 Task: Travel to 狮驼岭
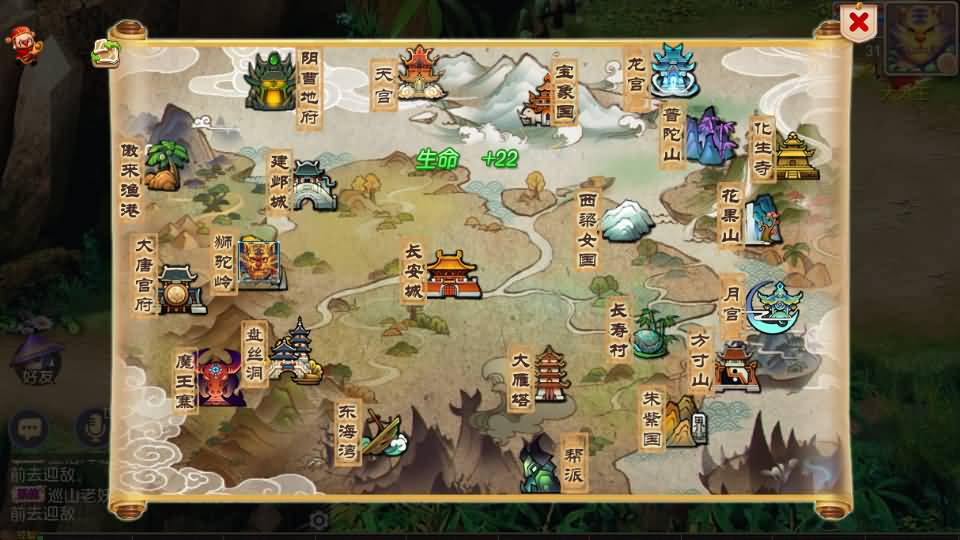tap(259, 264)
